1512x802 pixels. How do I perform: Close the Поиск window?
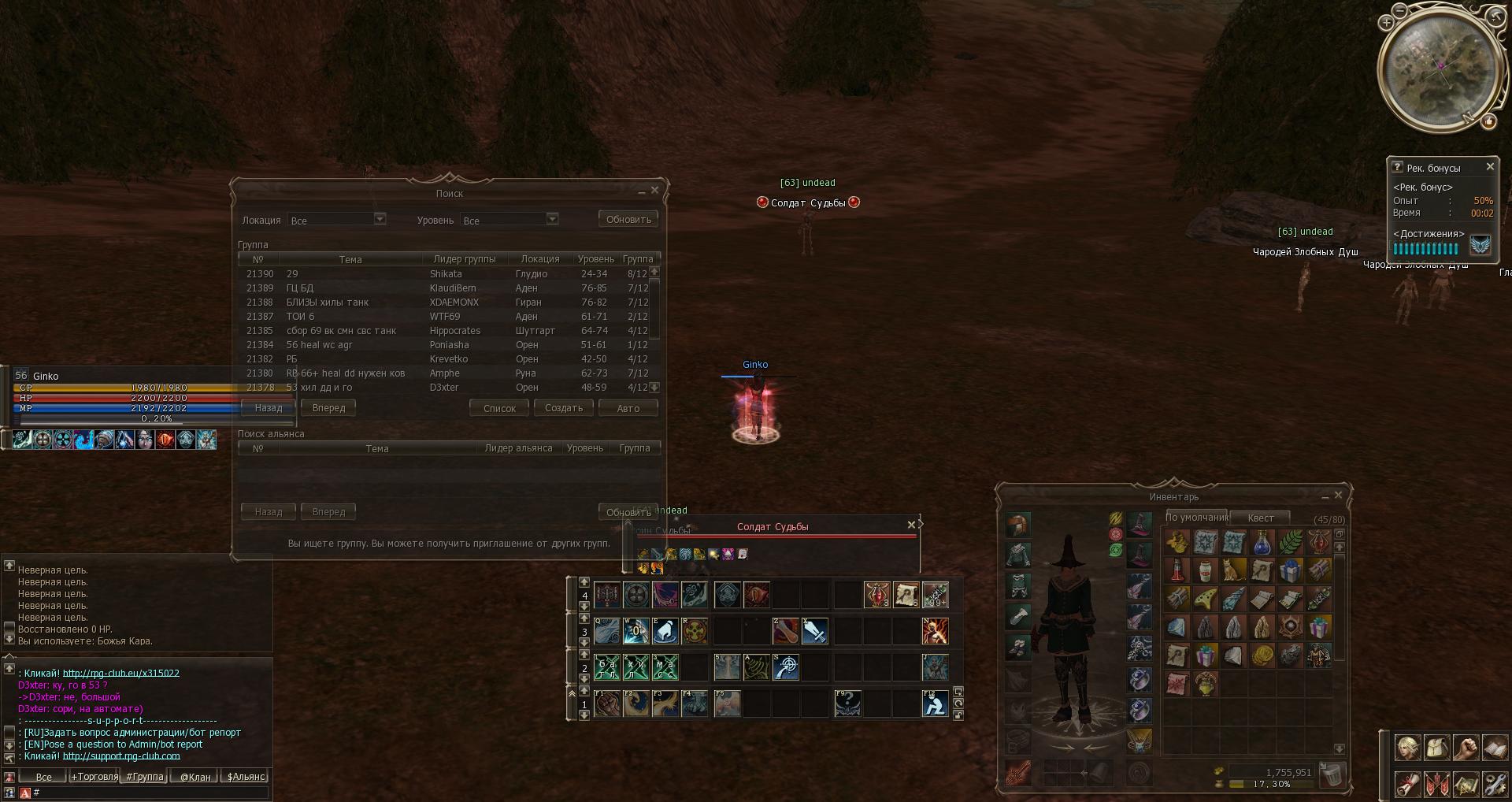coord(654,191)
